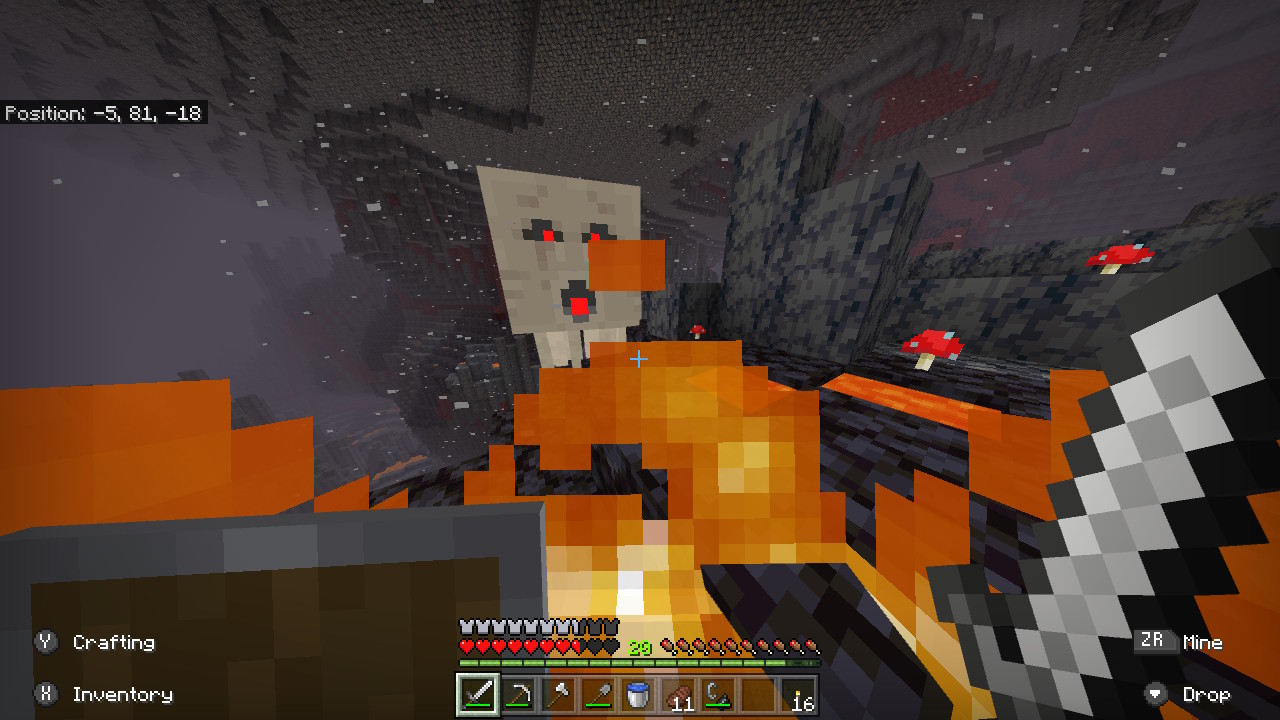
Task: Select the iron shovel hotbar slot
Action: coord(598,694)
